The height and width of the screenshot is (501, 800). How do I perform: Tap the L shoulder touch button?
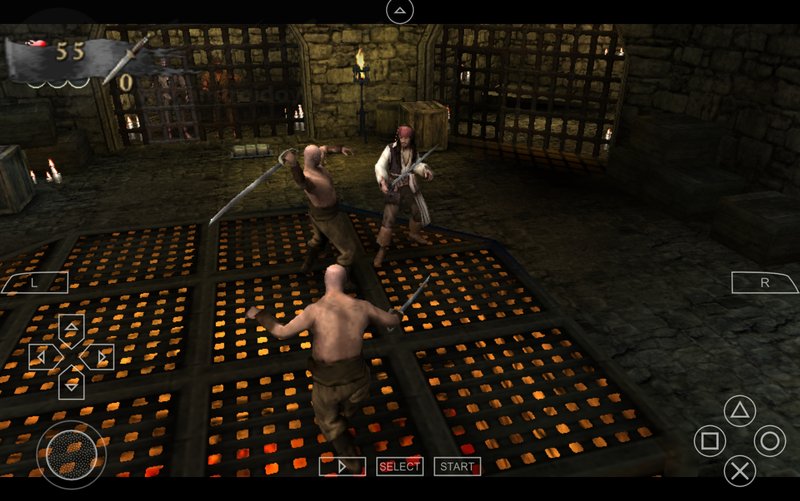click(x=33, y=283)
